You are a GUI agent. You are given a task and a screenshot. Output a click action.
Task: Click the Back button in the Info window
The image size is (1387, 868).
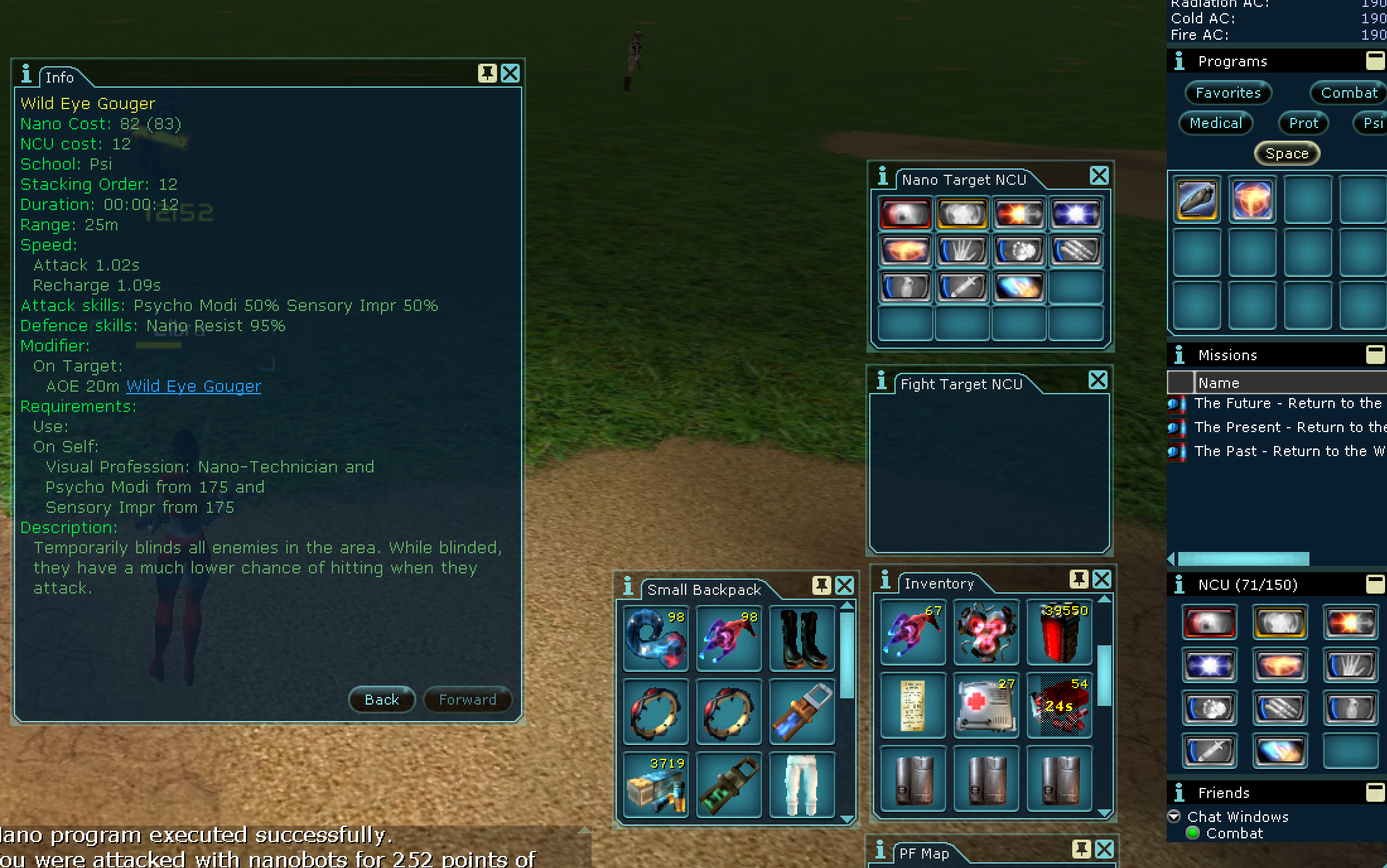[382, 700]
